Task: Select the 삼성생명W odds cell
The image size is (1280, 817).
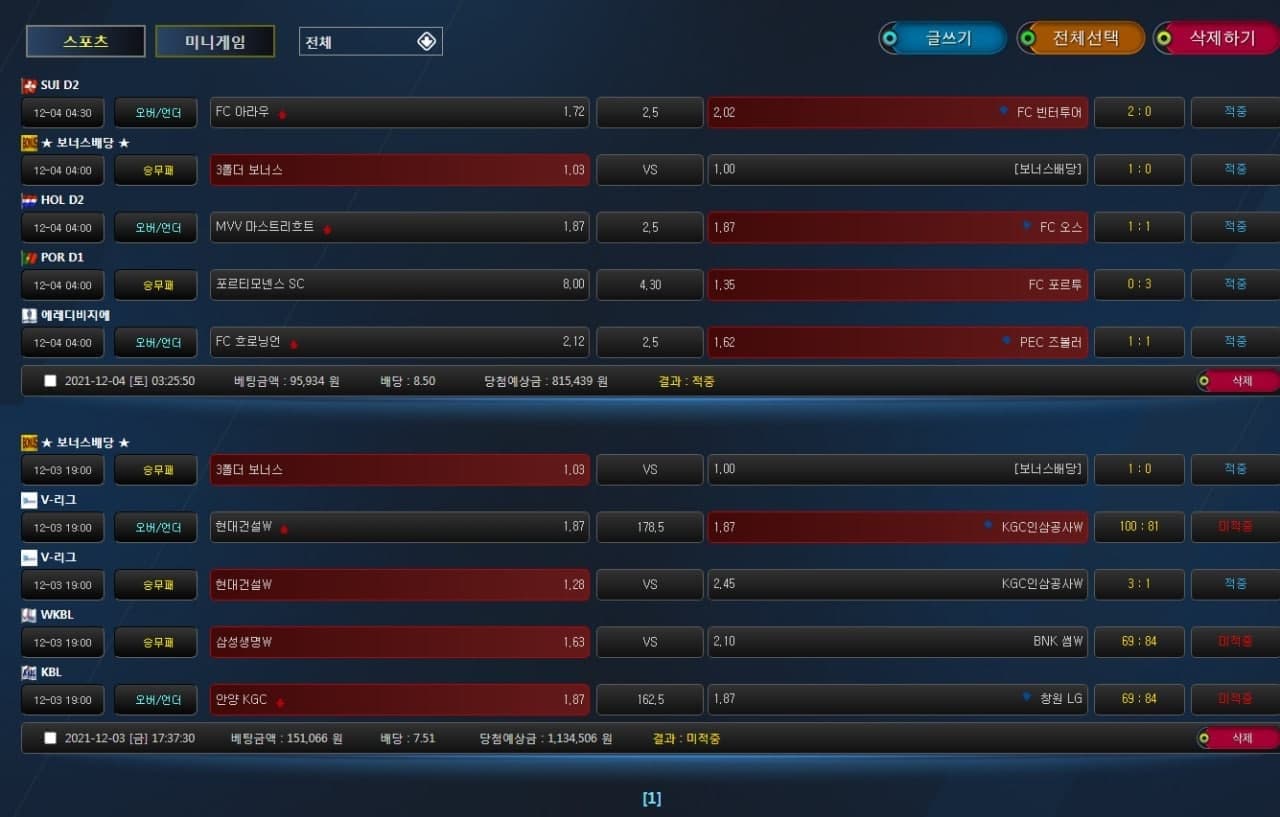Action: [x=400, y=642]
